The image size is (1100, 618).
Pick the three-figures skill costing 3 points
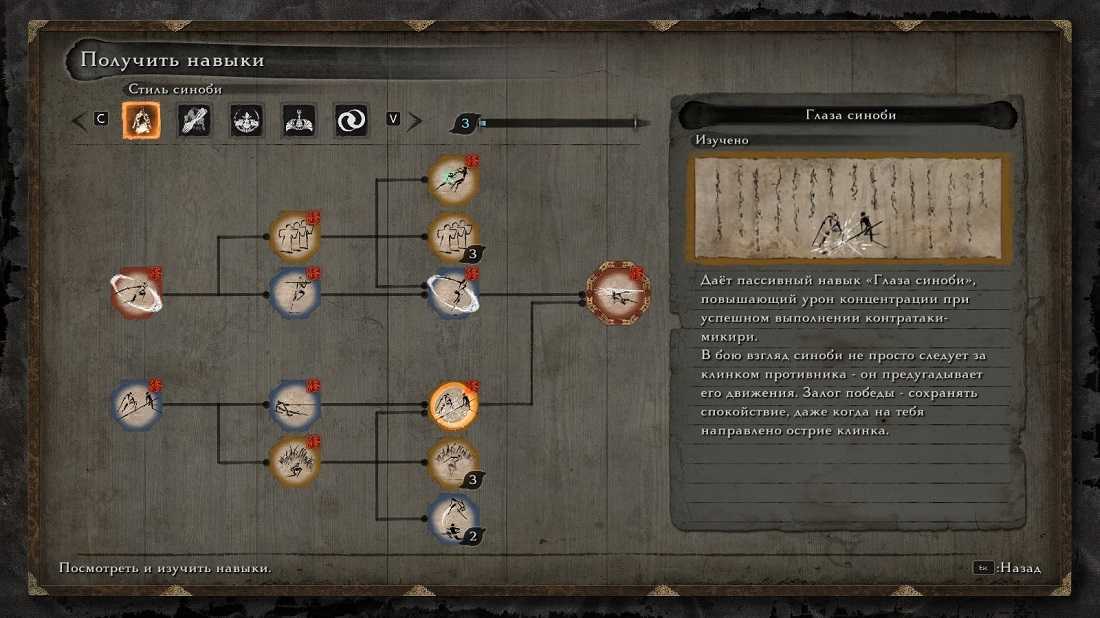pos(453,238)
